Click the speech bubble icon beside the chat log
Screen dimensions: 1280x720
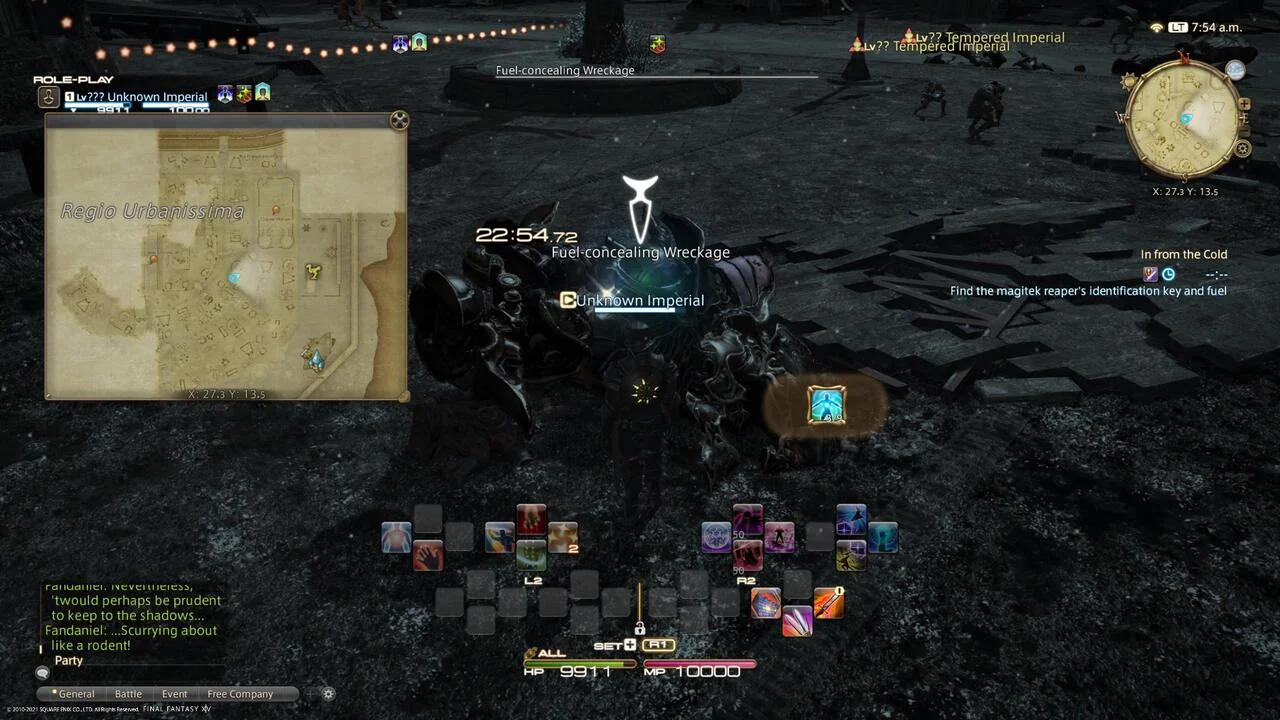tap(42, 673)
